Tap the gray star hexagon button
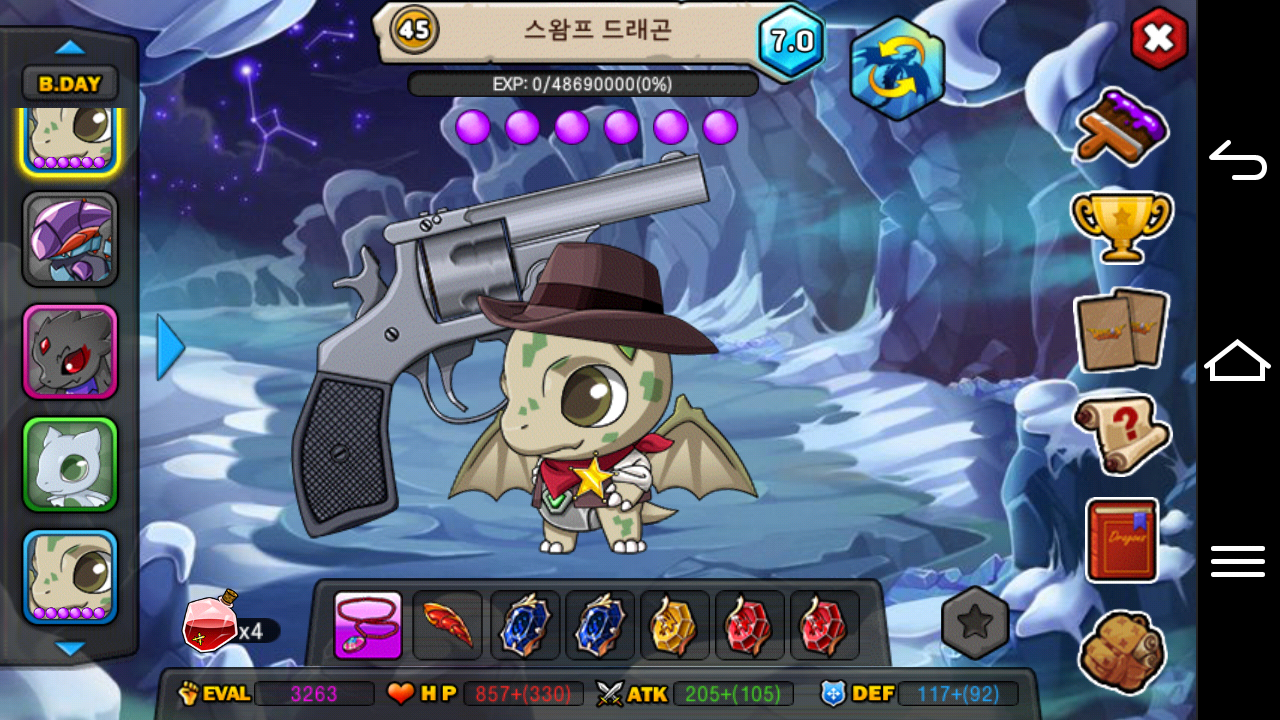The height and width of the screenshot is (720, 1280). [x=975, y=622]
